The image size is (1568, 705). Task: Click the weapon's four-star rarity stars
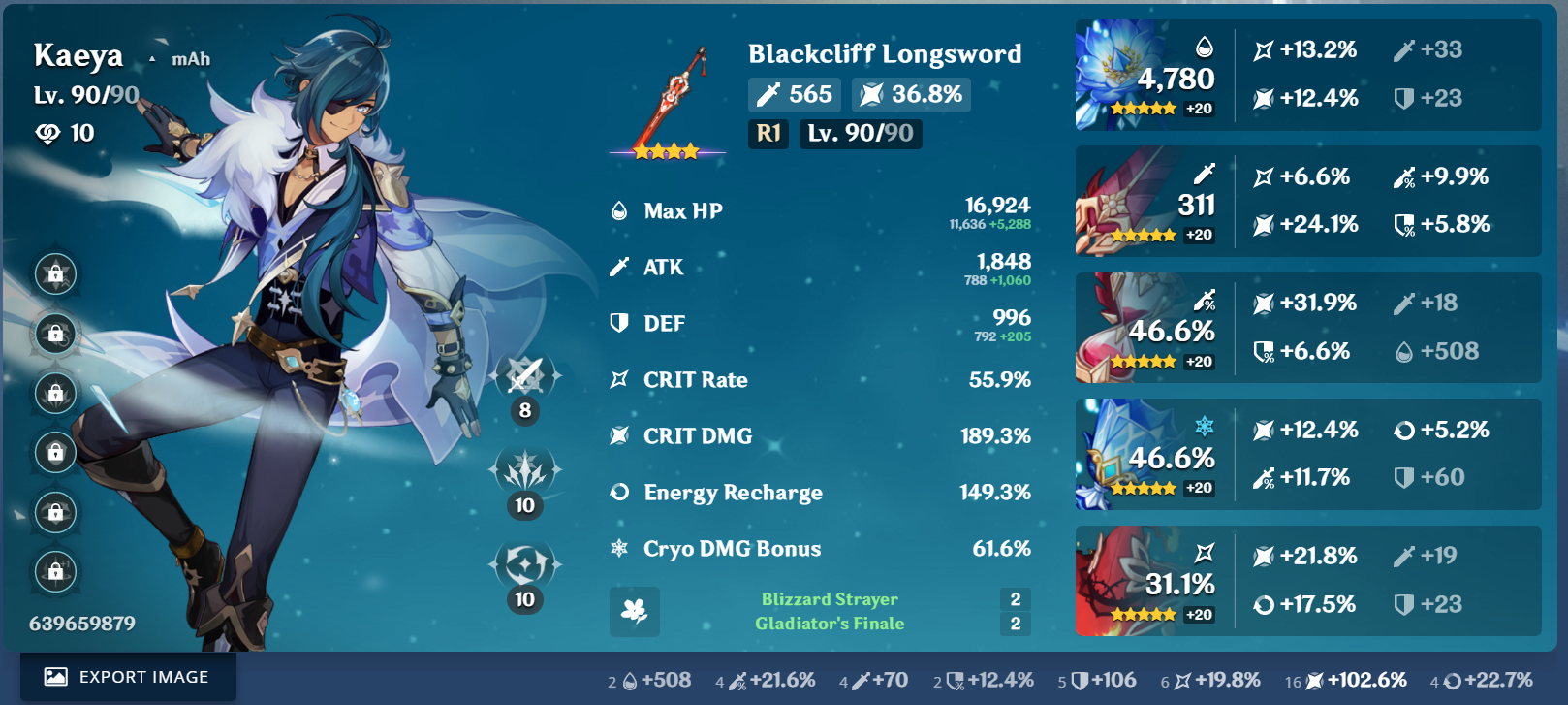667,150
